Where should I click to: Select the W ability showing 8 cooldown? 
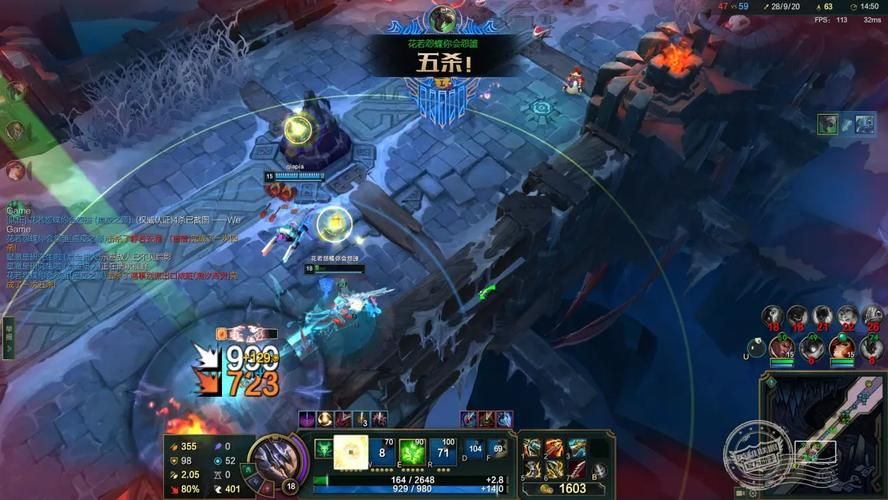click(x=382, y=451)
